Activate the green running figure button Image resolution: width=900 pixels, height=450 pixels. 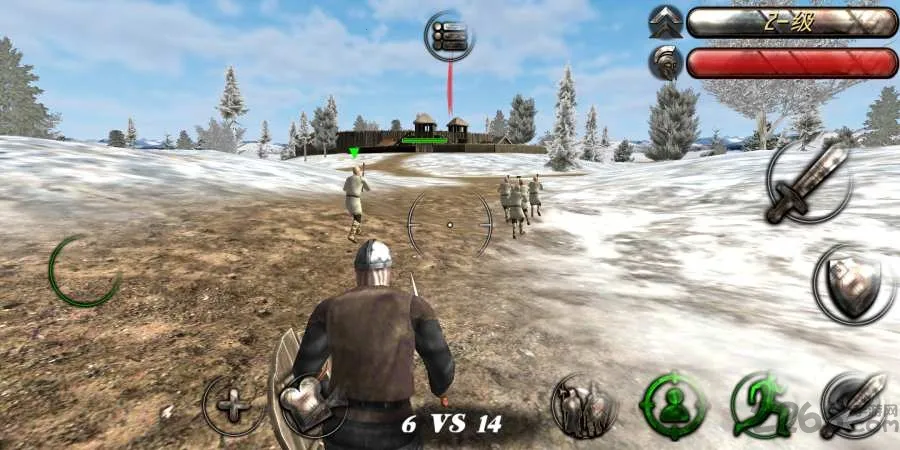point(761,405)
